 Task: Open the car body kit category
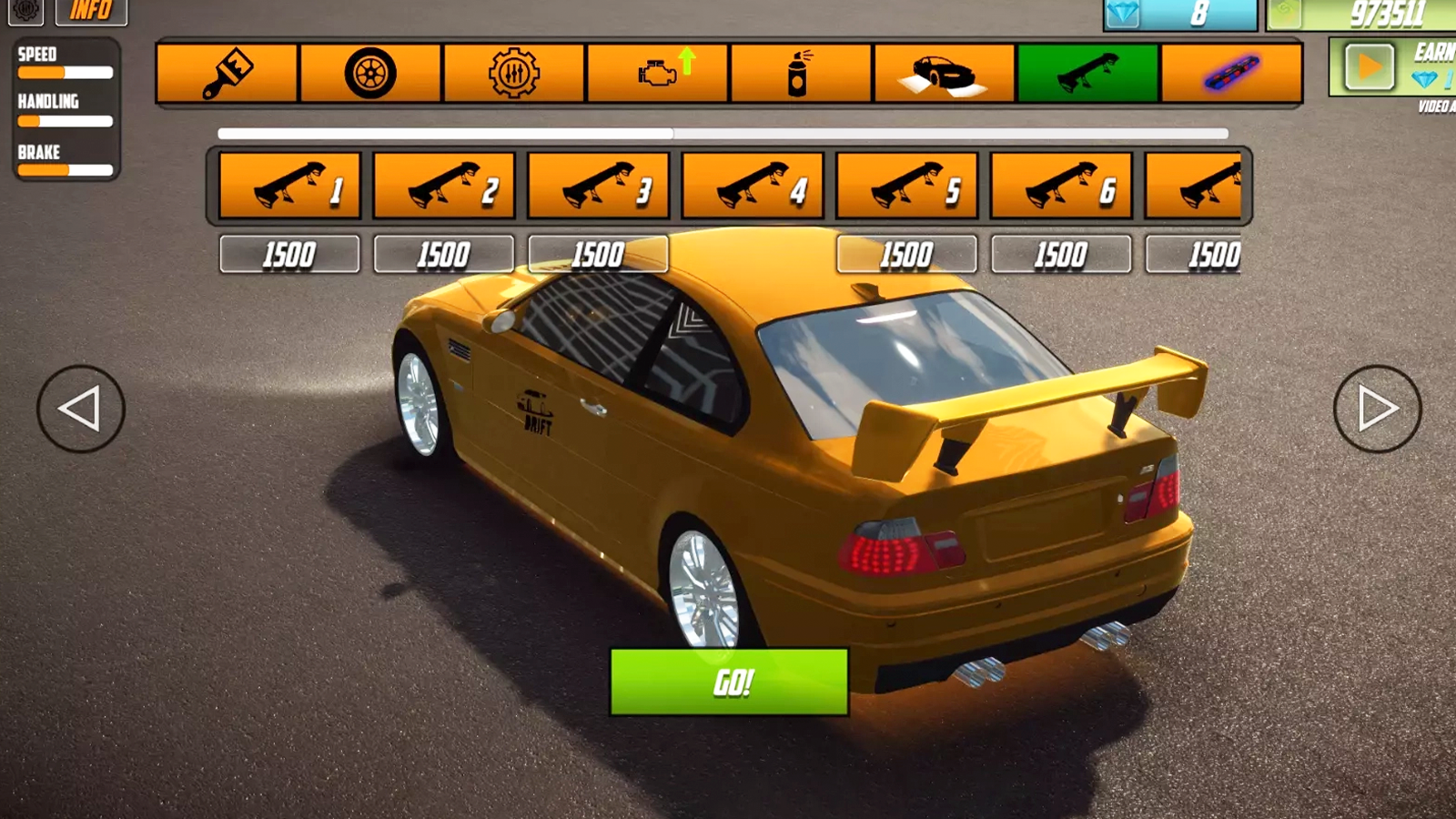942,72
